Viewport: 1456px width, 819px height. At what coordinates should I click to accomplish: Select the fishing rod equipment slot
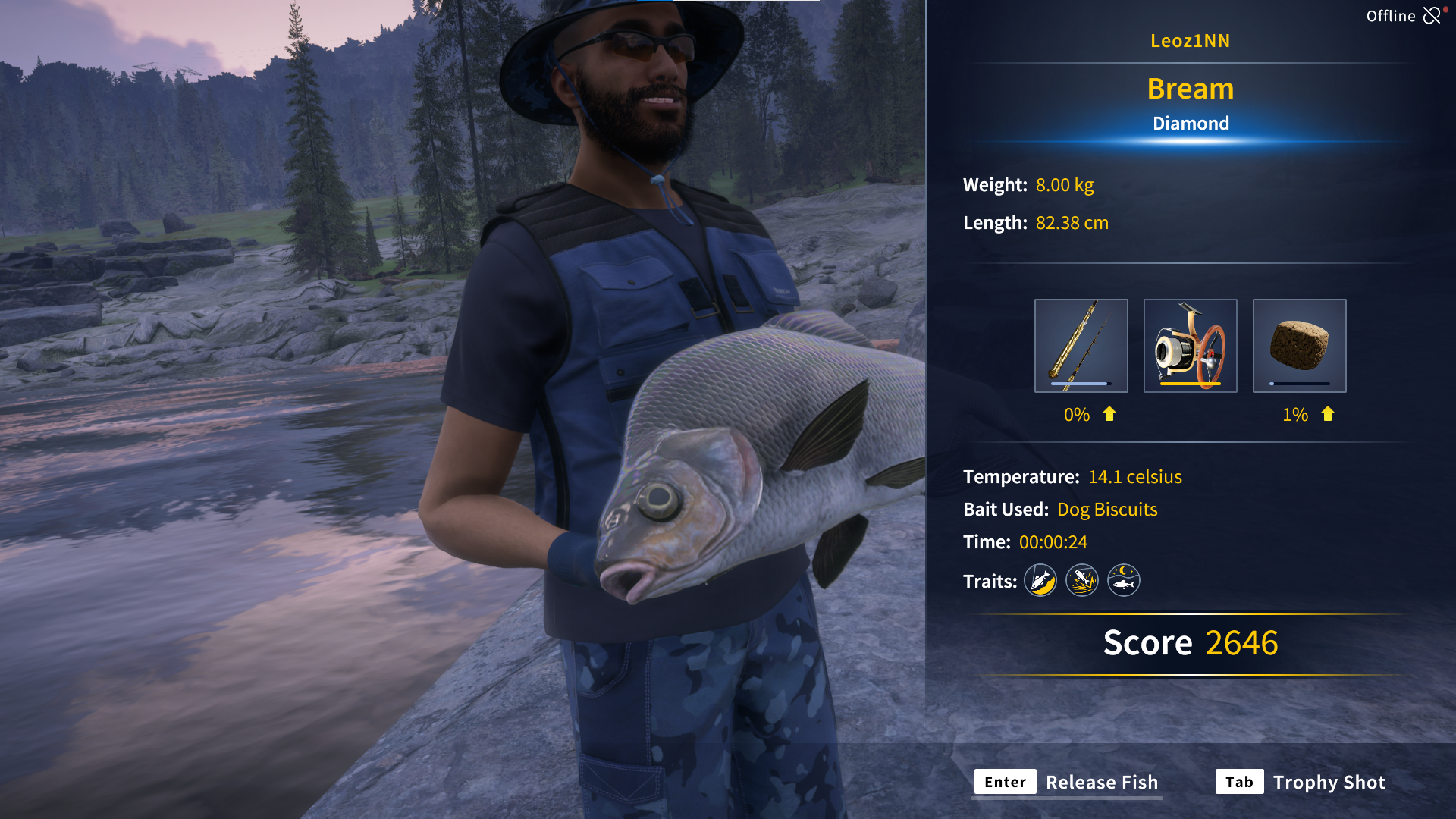click(1081, 346)
